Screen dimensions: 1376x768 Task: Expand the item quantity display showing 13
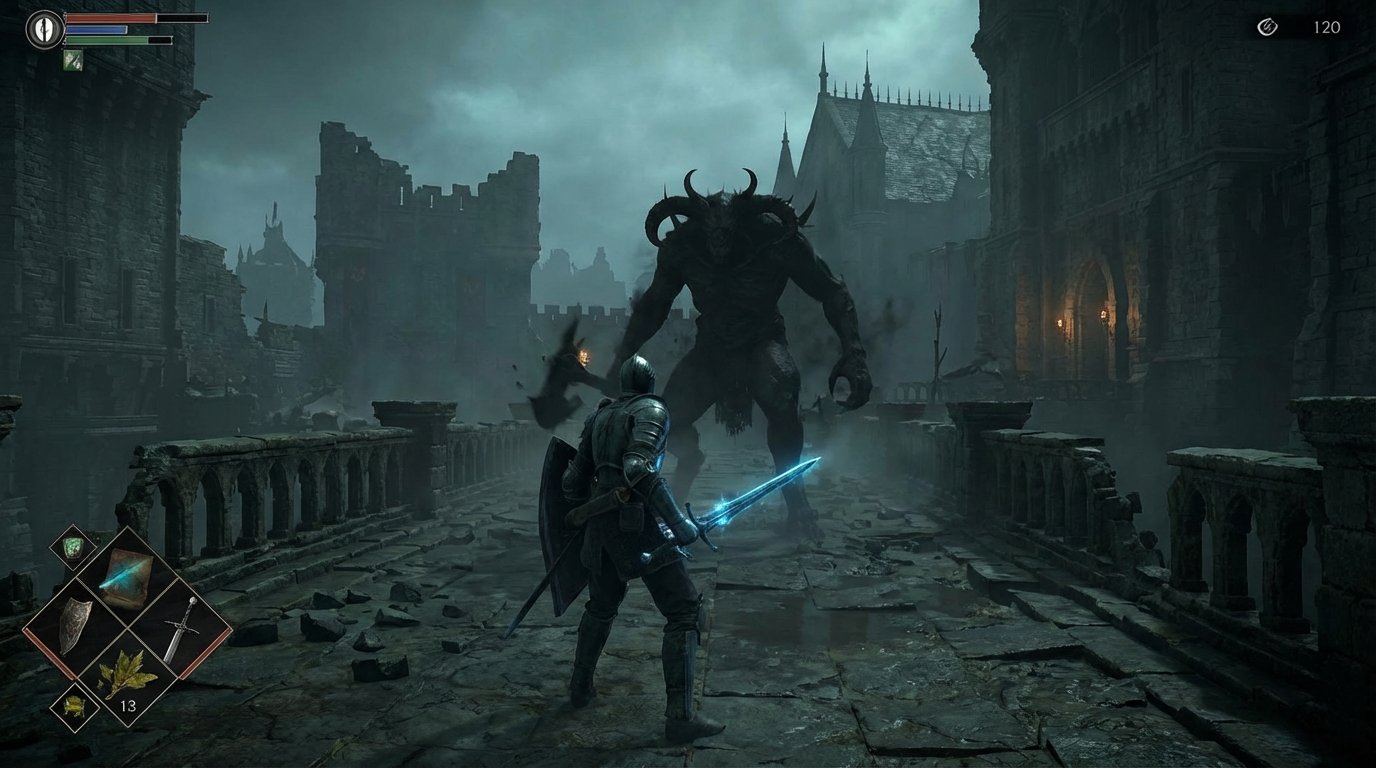point(127,704)
